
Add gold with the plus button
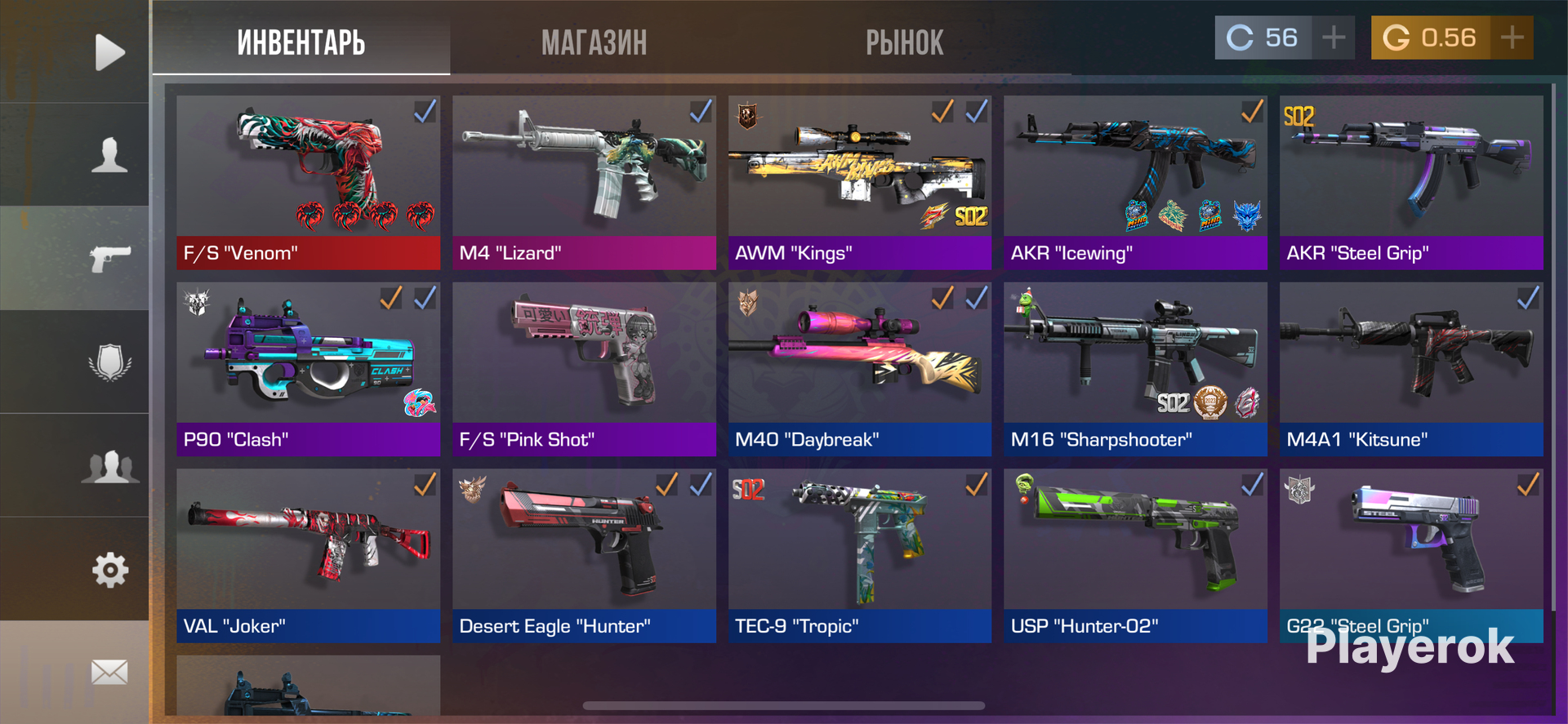tap(1512, 38)
